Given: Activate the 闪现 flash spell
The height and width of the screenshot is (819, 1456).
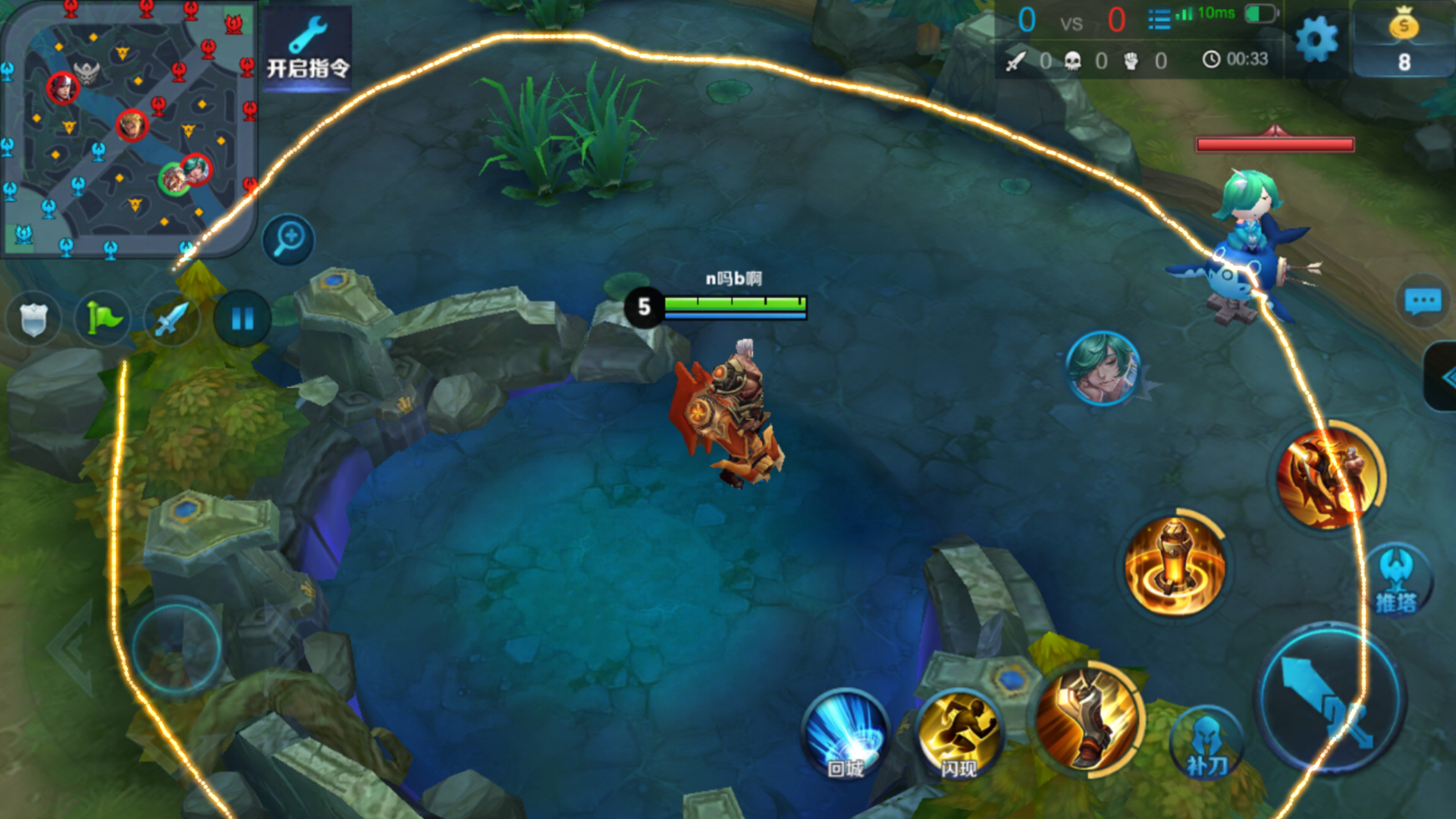Looking at the screenshot, I should [x=959, y=734].
